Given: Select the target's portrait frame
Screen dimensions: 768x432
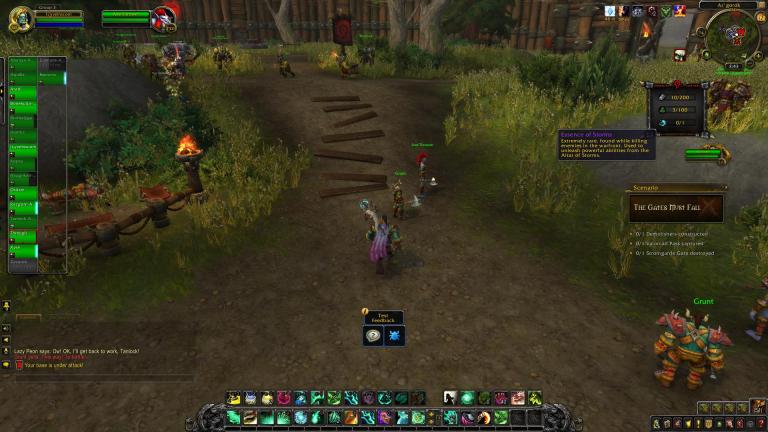Looking at the screenshot, I should [163, 18].
